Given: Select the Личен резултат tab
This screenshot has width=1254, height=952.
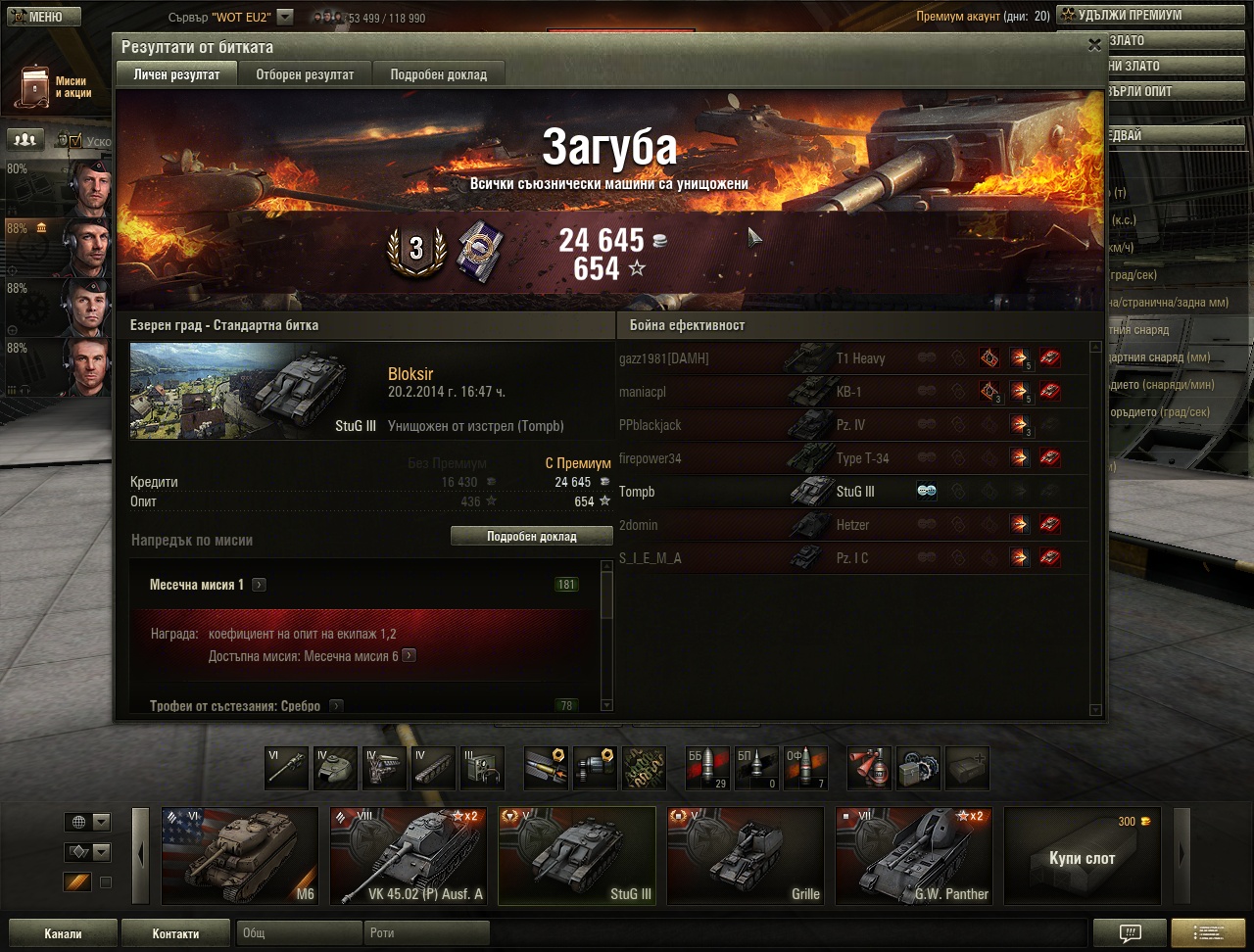Looking at the screenshot, I should pyautogui.click(x=176, y=74).
